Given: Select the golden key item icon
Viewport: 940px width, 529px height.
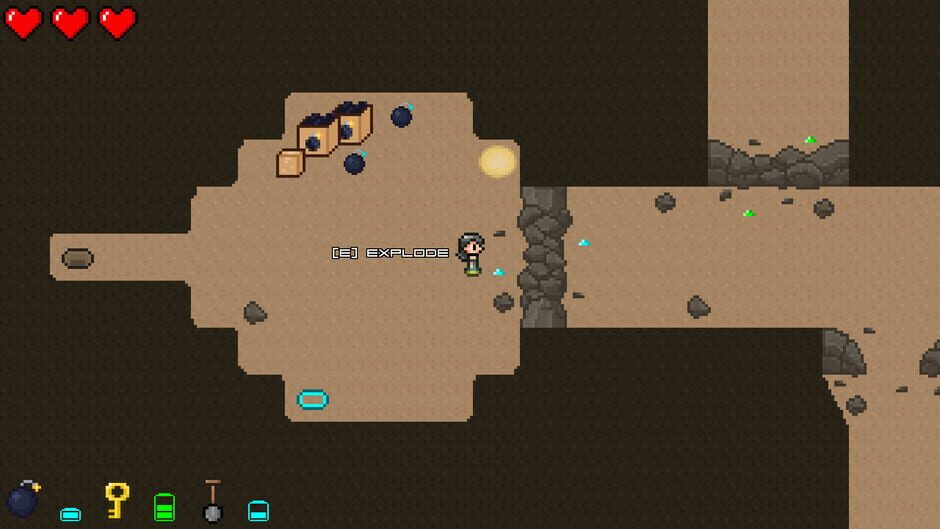Looking at the screenshot, I should pos(117,499).
